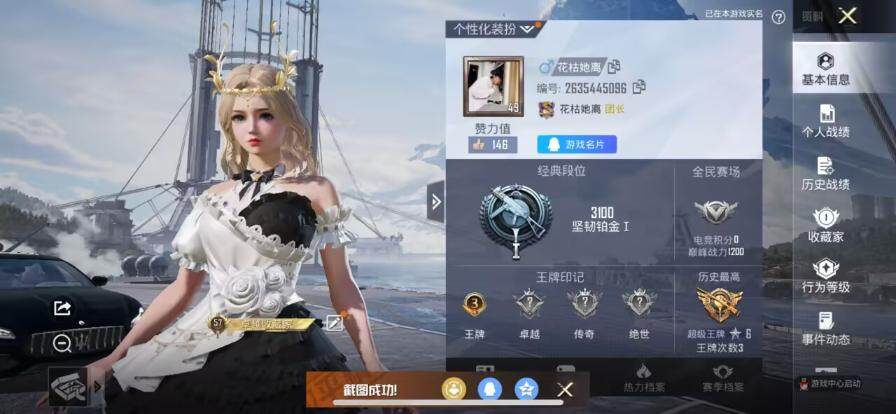Dismiss the 截图成功 screenshot banner
896x414 pixels.
[565, 389]
